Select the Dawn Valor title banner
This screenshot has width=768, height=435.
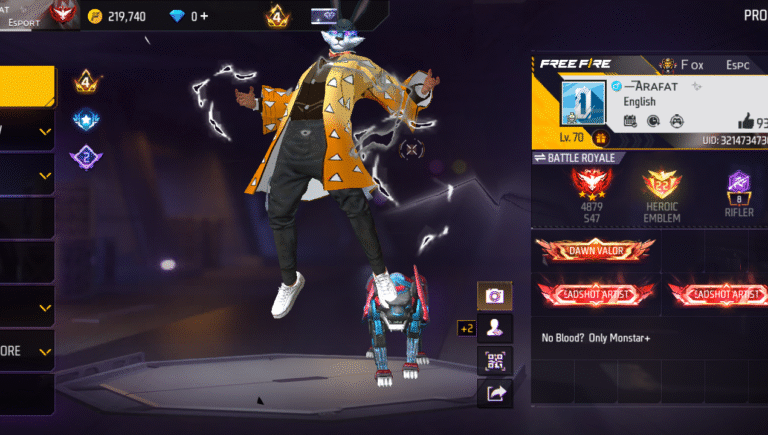pyautogui.click(x=594, y=250)
